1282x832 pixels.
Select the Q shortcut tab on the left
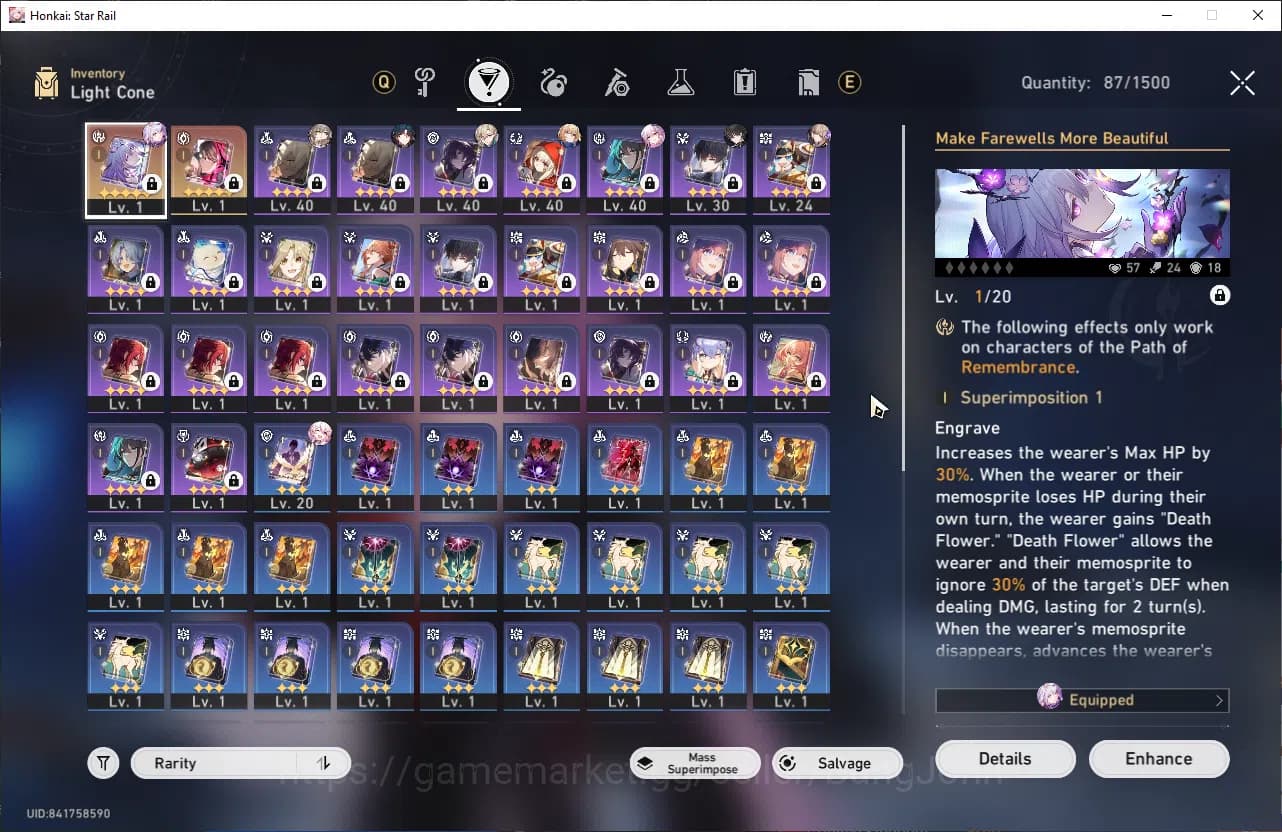pyautogui.click(x=383, y=83)
